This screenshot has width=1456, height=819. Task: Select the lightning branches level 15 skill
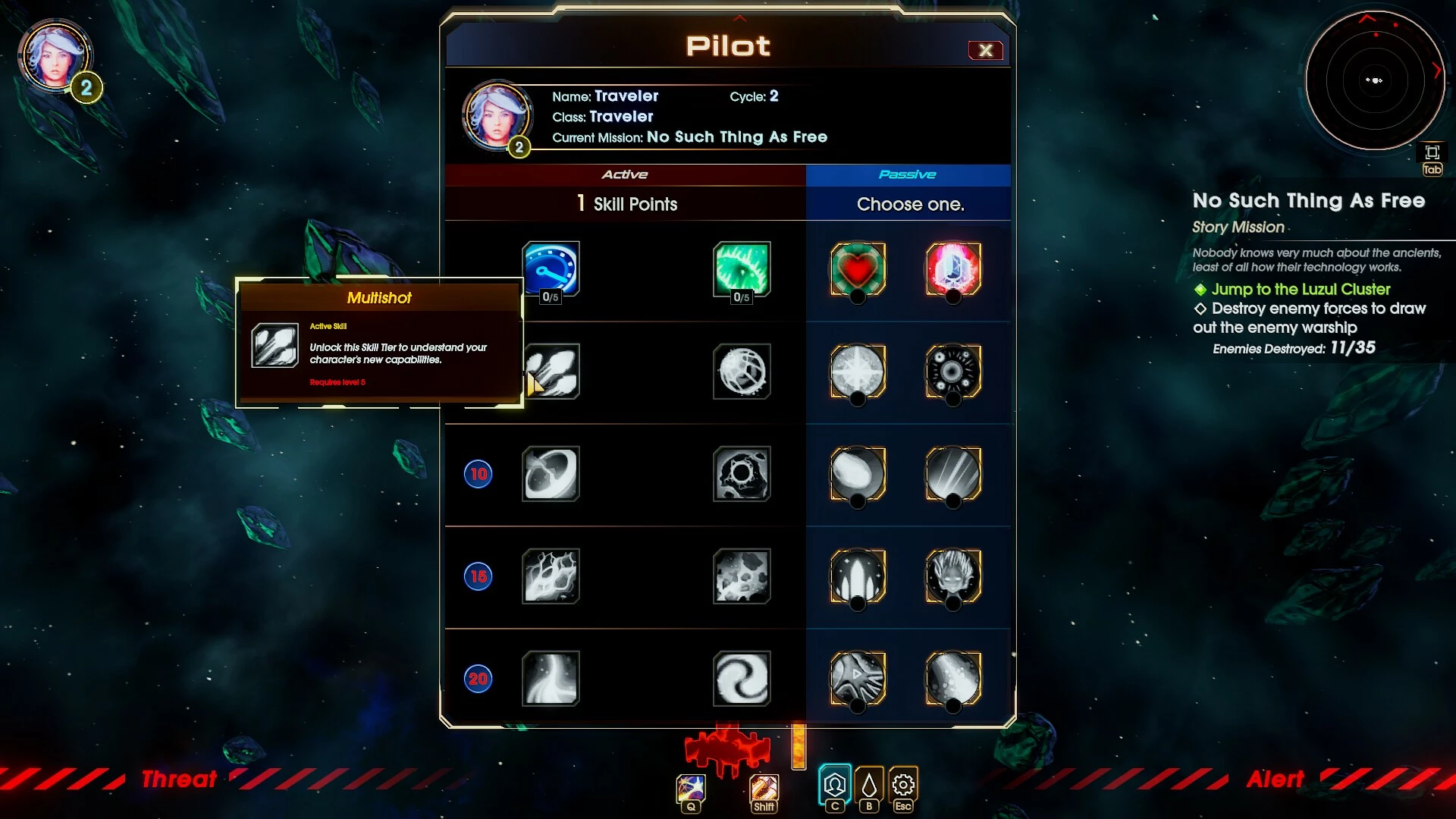[551, 576]
